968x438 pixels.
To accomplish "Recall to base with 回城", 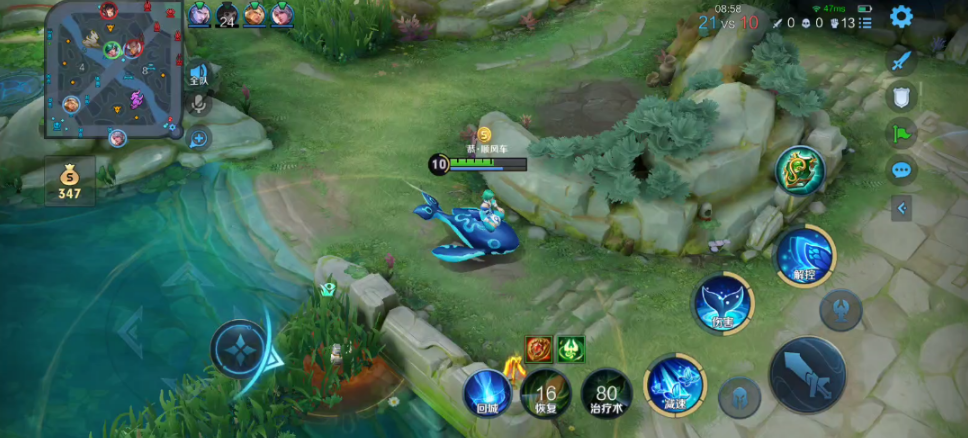I will 487,393.
